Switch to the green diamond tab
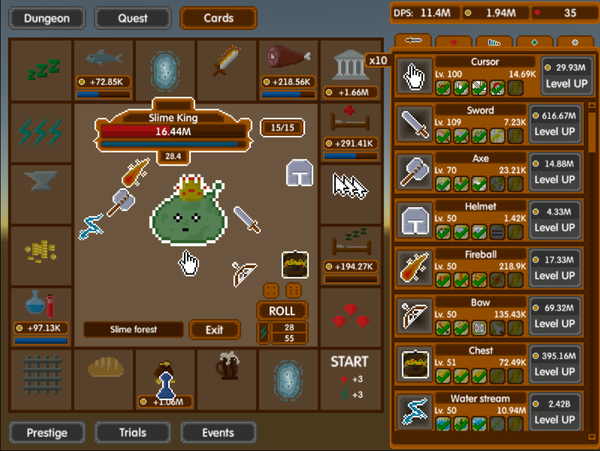Viewport: 600px width, 451px height. (533, 42)
